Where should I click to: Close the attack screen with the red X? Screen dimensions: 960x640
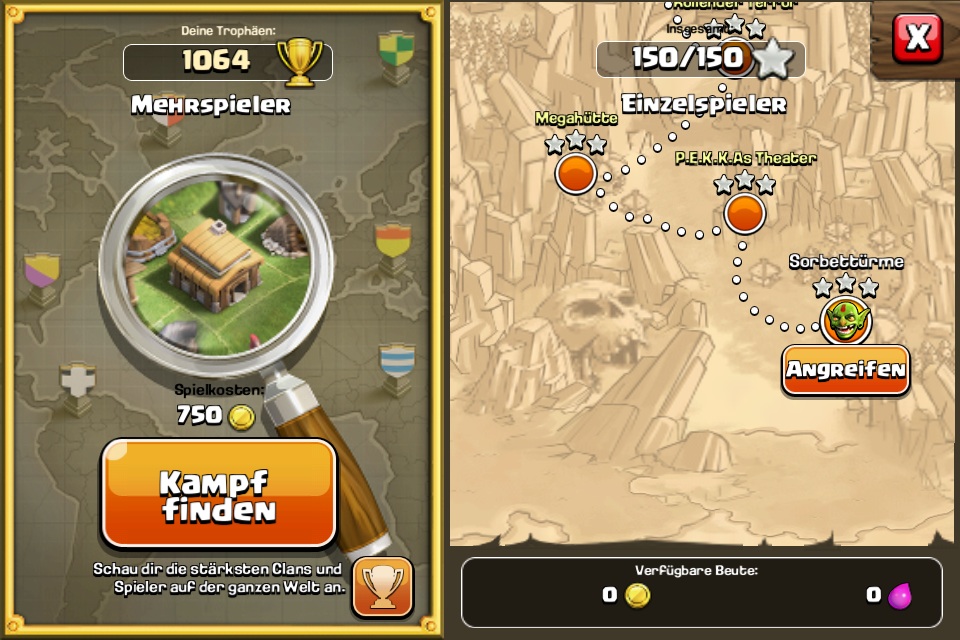pyautogui.click(x=917, y=38)
